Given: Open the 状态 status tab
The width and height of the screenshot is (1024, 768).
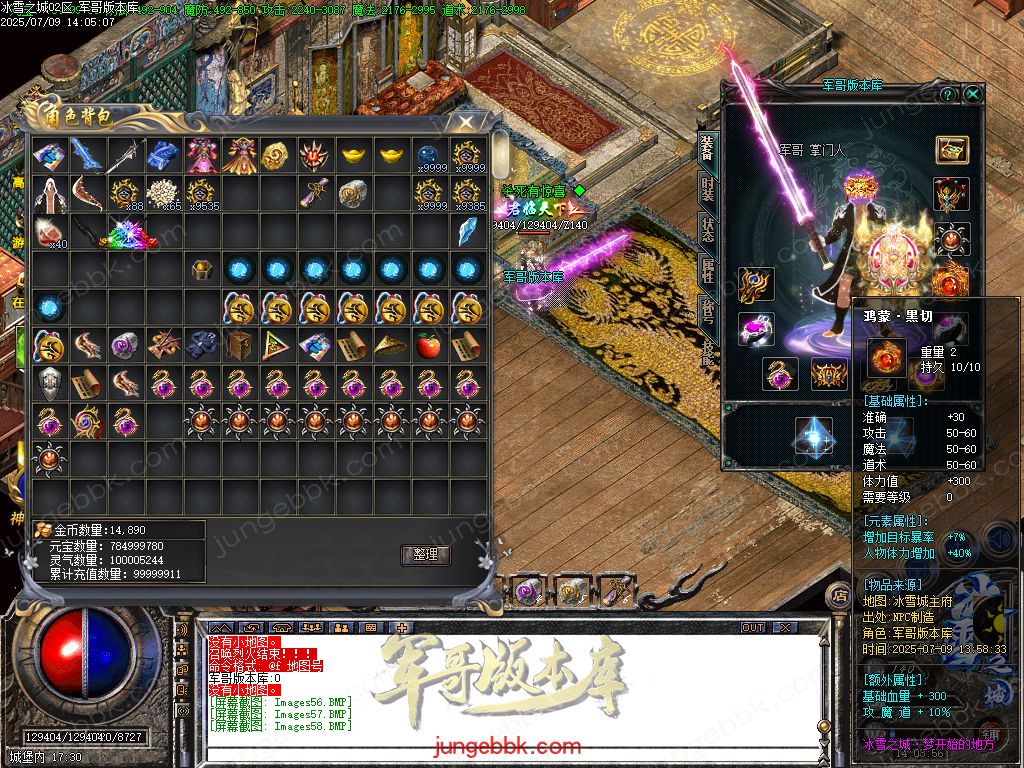Looking at the screenshot, I should (x=707, y=230).
